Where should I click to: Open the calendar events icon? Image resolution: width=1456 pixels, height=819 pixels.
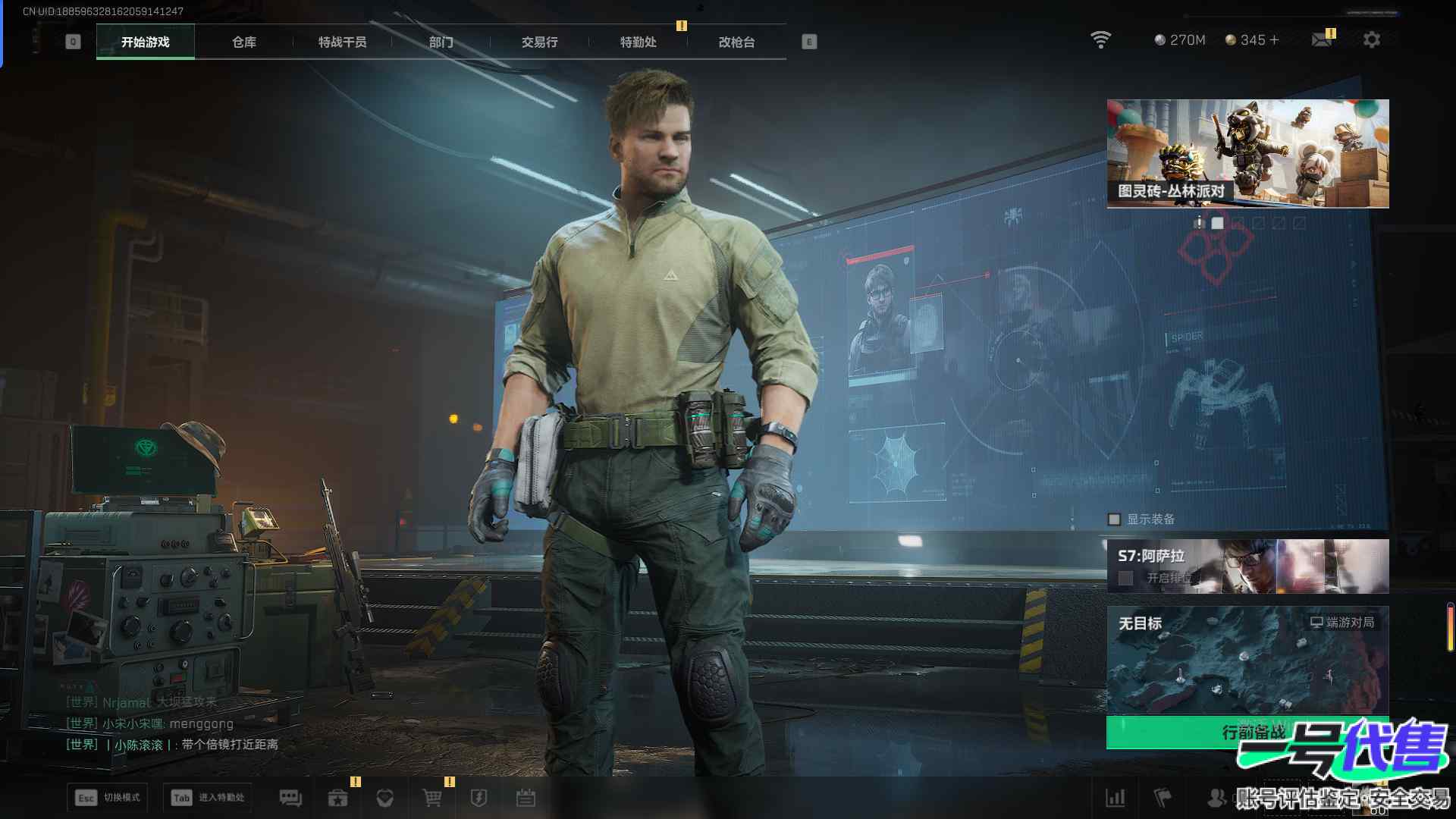[x=526, y=798]
